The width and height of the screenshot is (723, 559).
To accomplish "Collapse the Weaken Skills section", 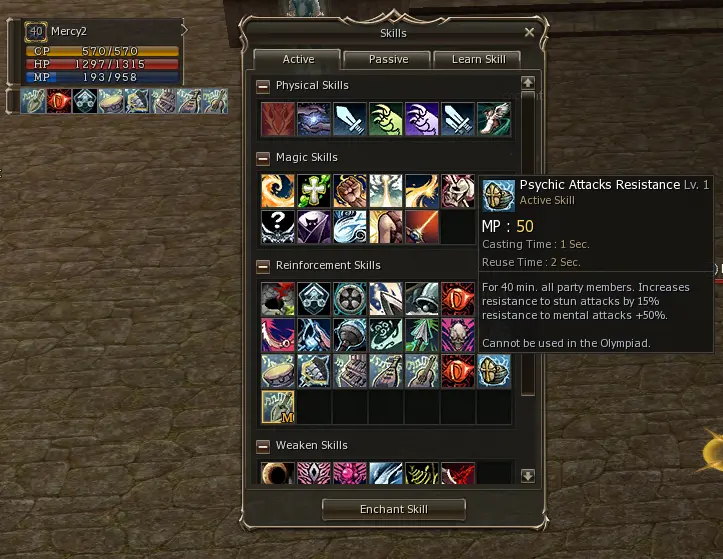I will tap(263, 446).
